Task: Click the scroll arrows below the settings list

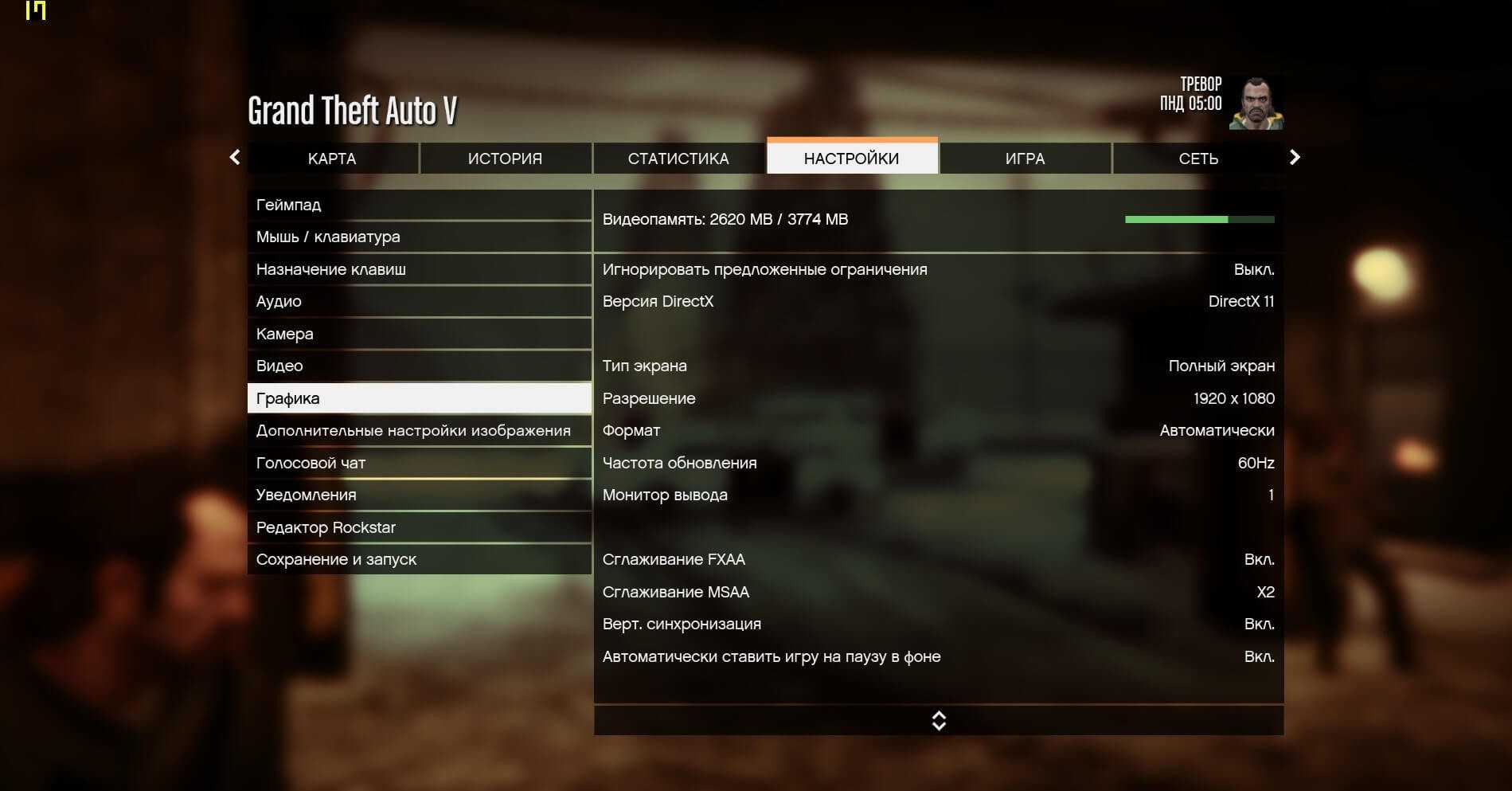Action: [x=939, y=721]
